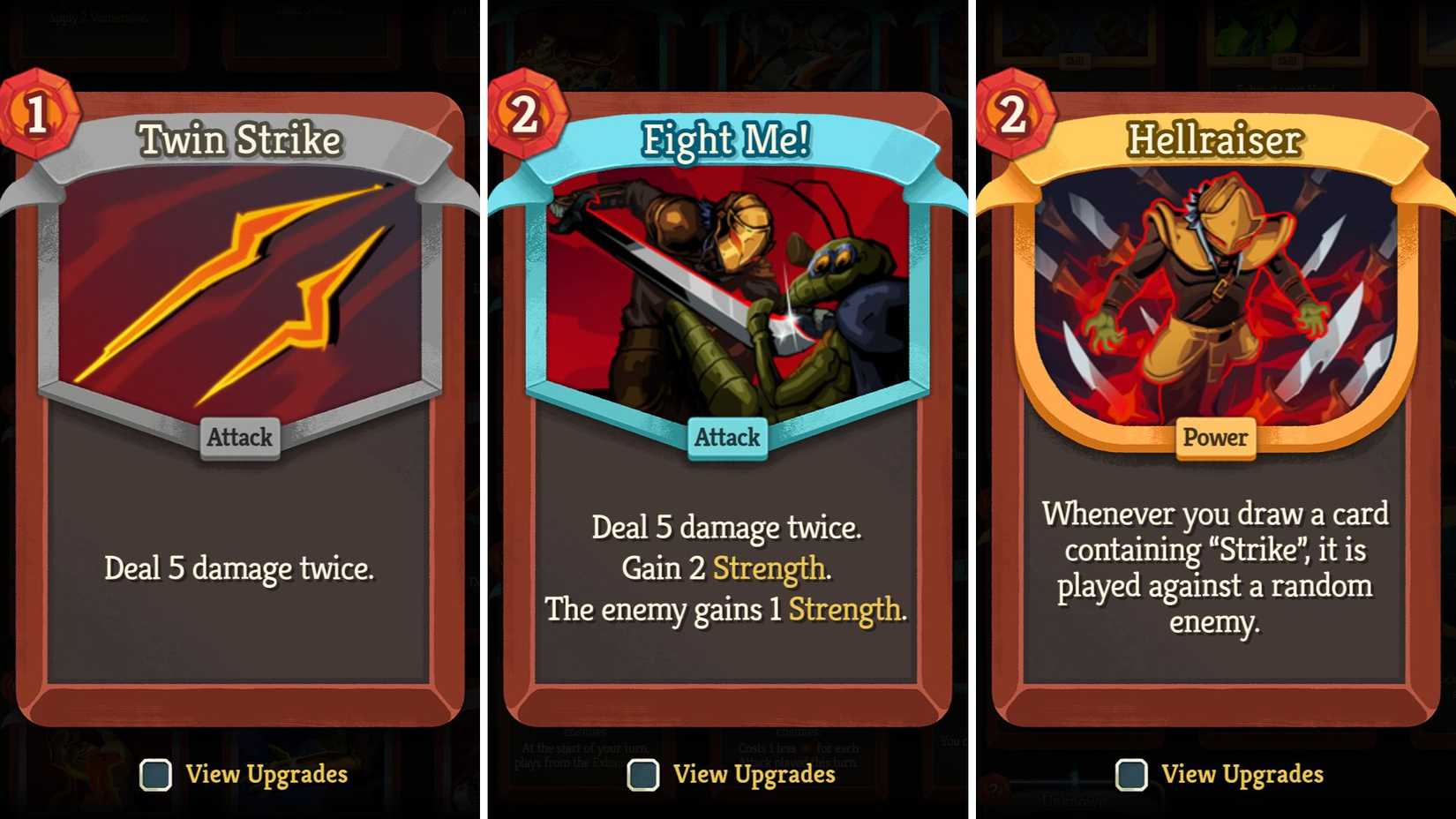Click the Power badge on Hellraiser

tap(1215, 437)
